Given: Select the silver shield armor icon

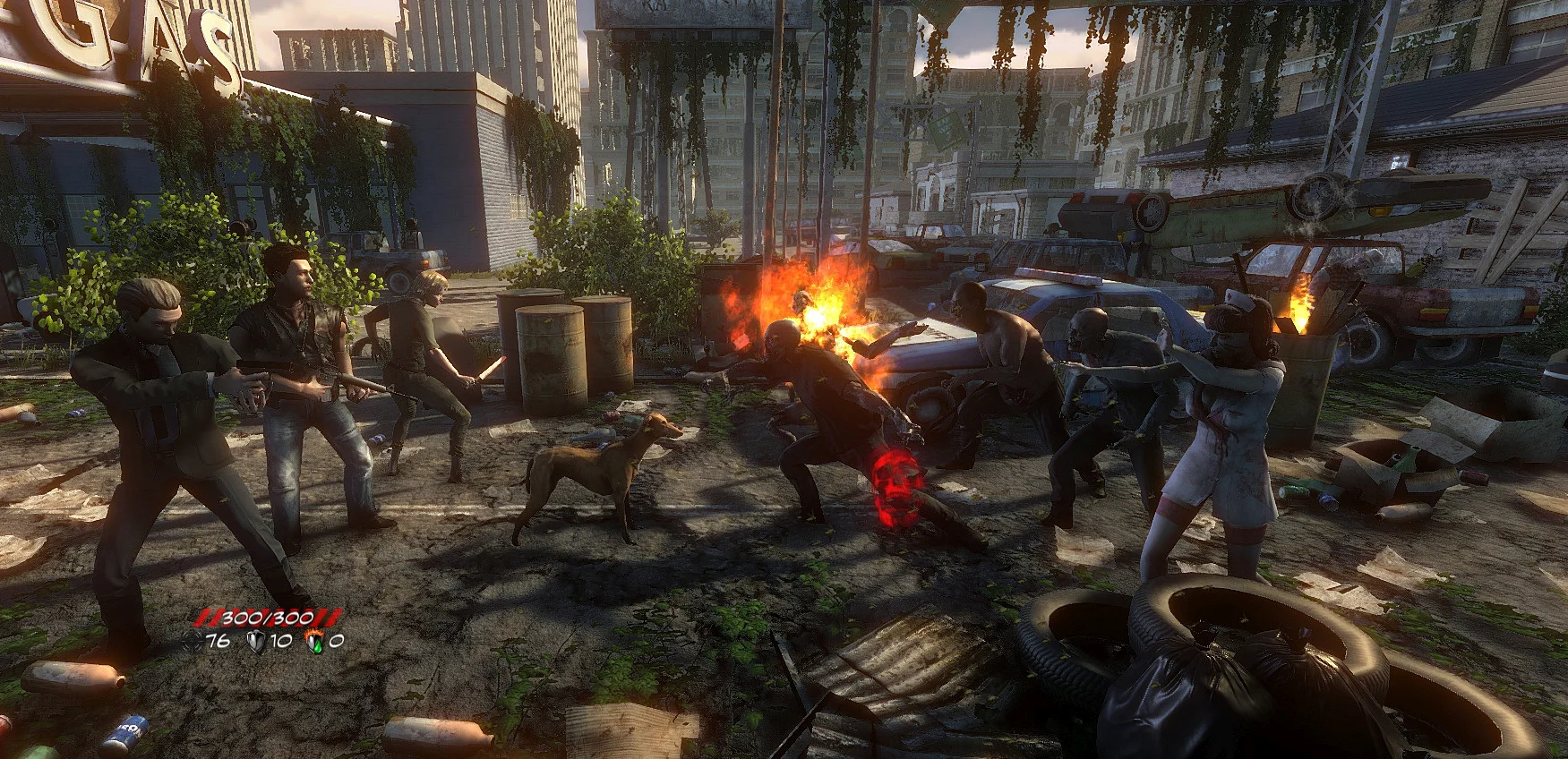Looking at the screenshot, I should tap(254, 640).
